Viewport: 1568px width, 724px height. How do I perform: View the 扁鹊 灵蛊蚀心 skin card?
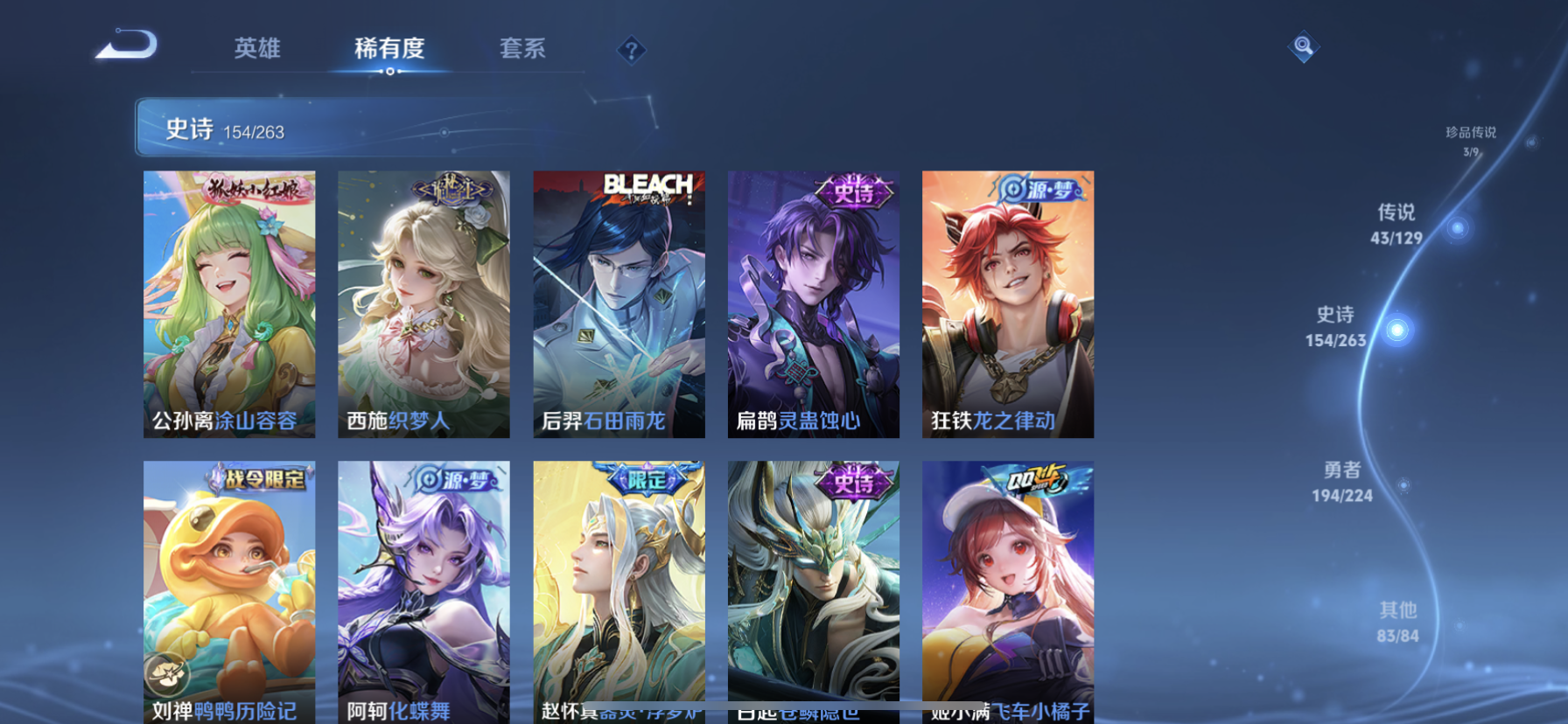[813, 303]
